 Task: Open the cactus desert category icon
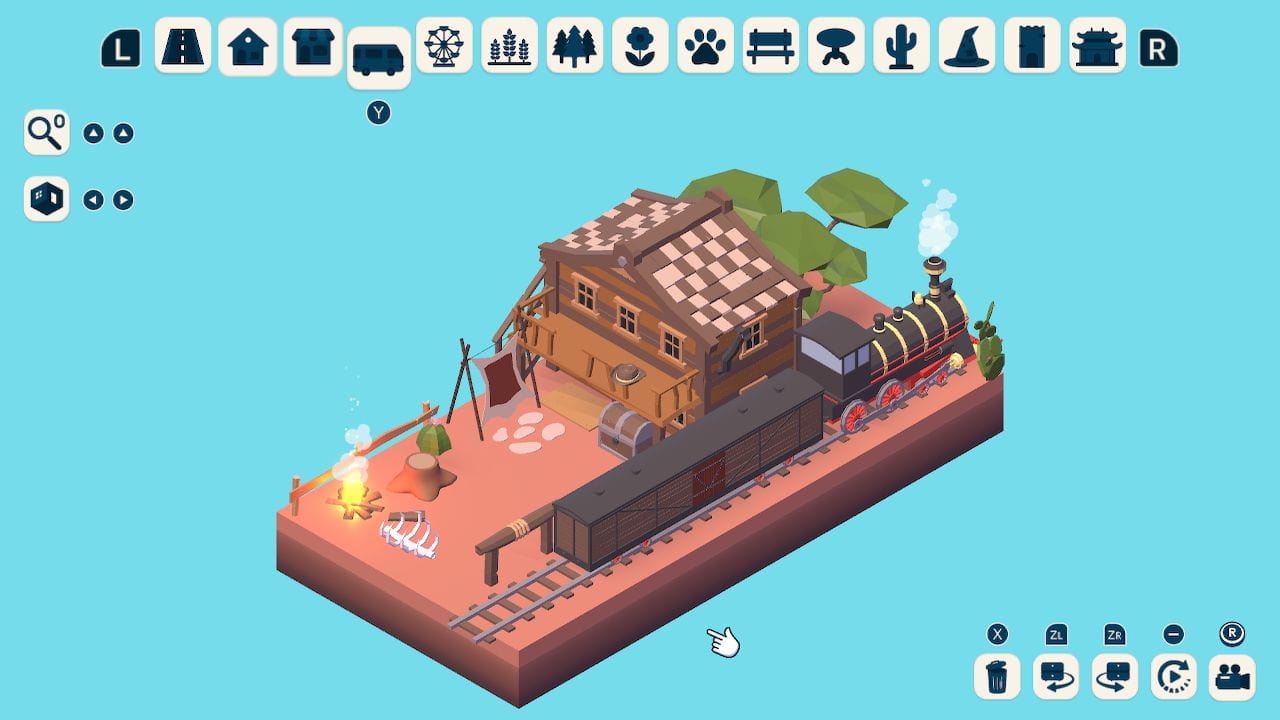902,46
